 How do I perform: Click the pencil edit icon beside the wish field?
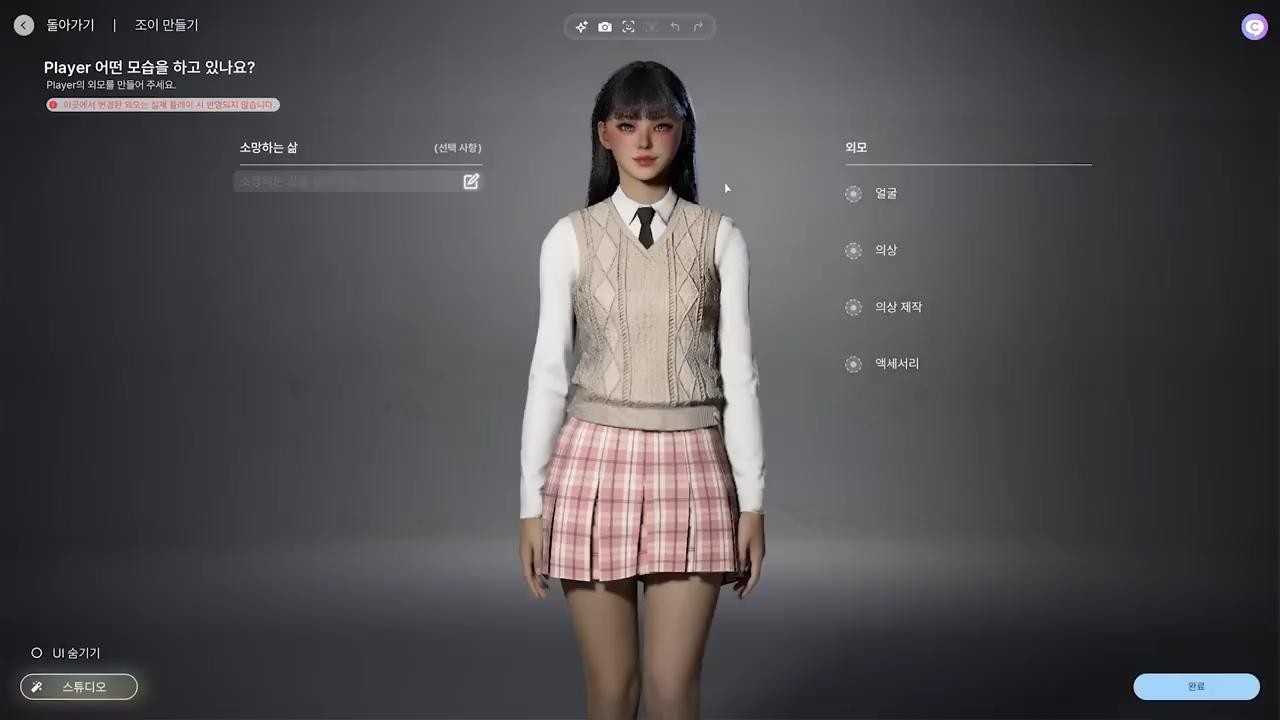470,181
